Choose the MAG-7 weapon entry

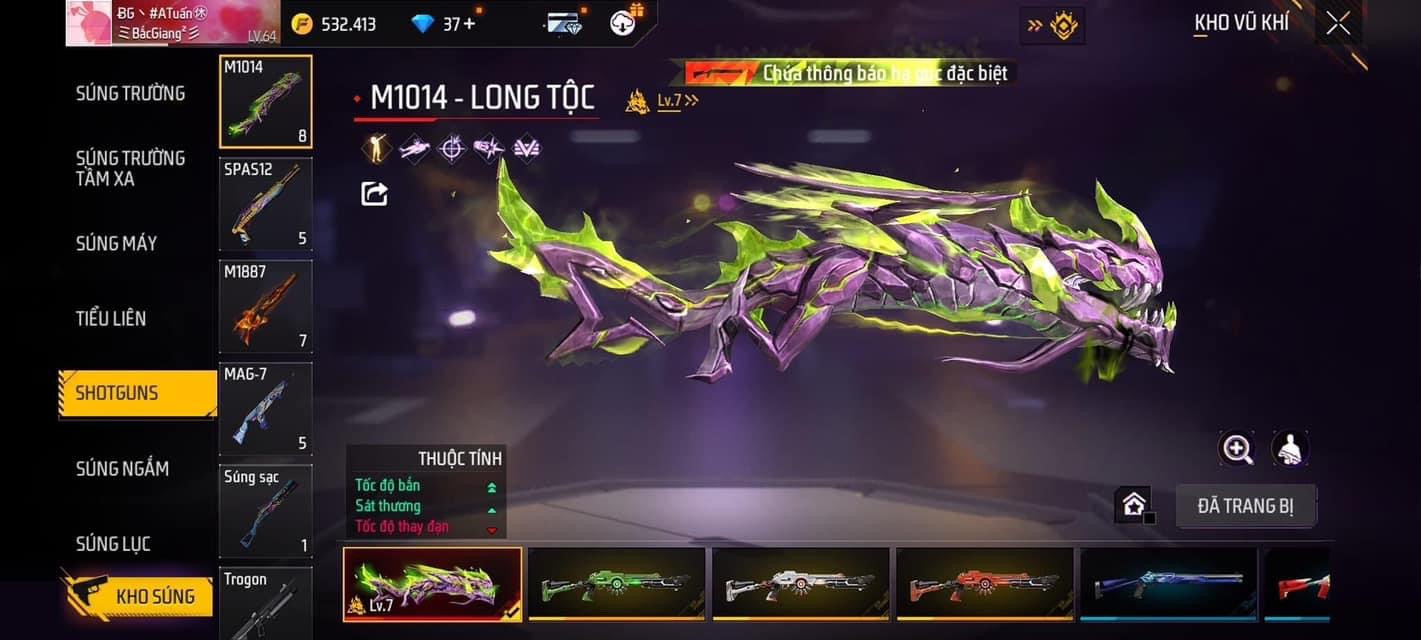pyautogui.click(x=266, y=408)
